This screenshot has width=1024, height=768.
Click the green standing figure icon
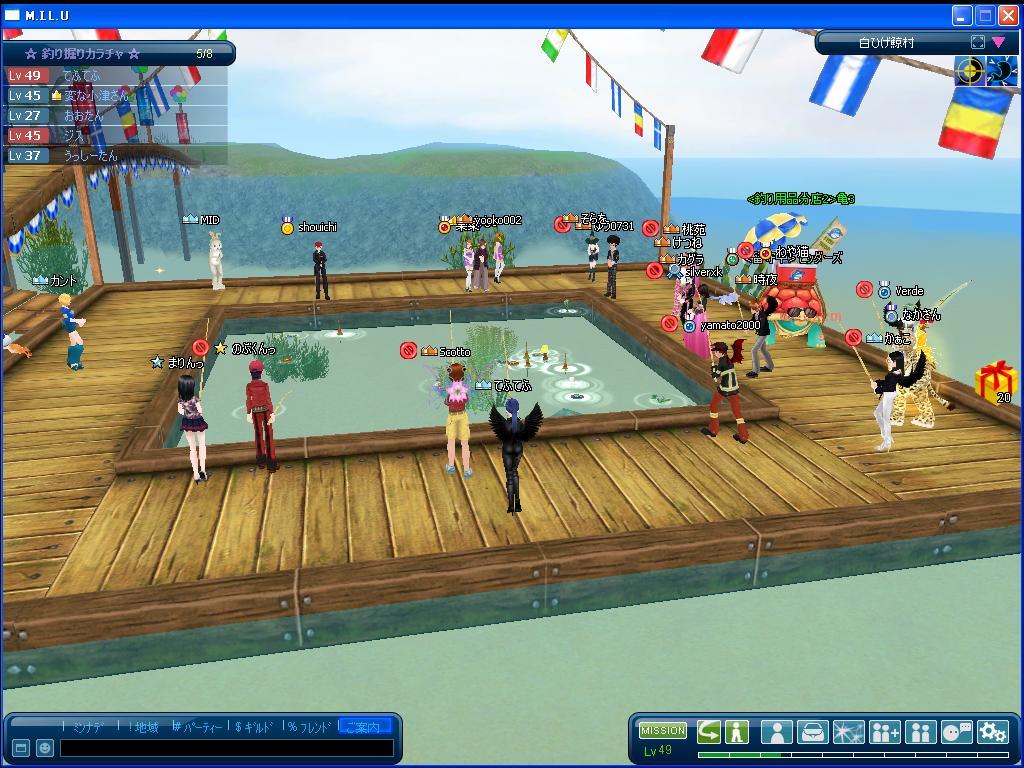tap(737, 731)
